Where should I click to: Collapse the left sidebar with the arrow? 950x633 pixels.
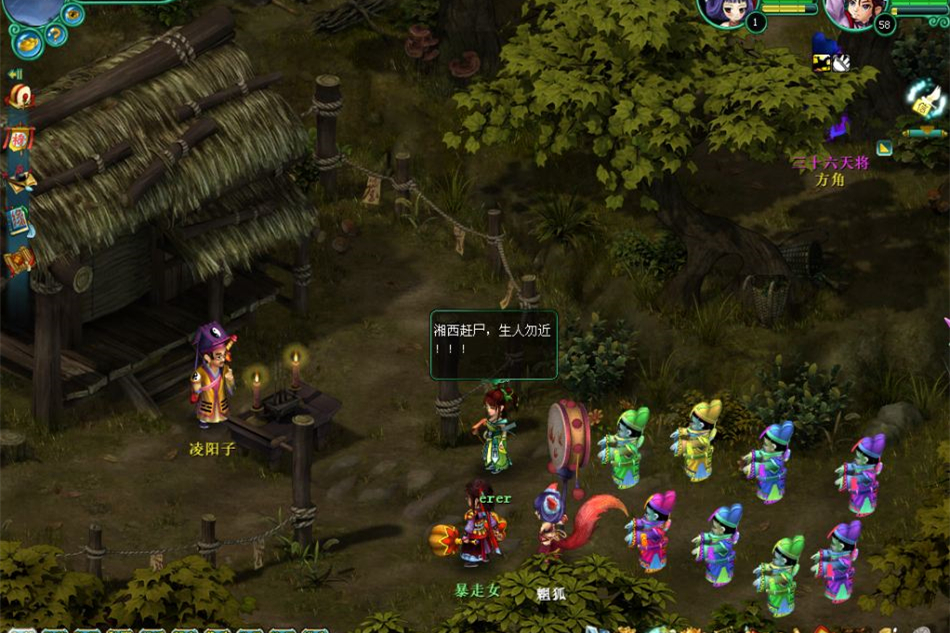tap(15, 74)
